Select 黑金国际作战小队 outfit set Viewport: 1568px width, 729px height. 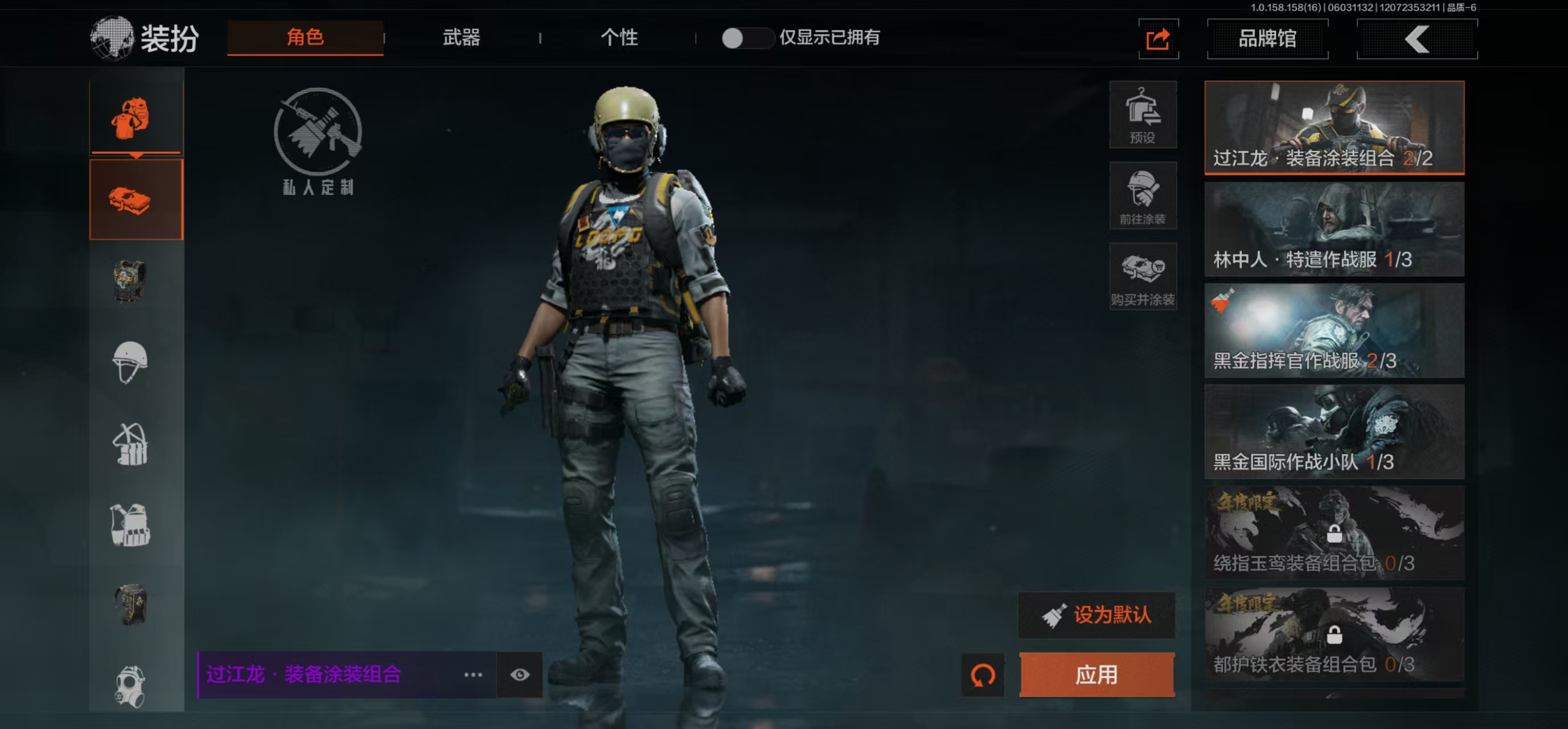click(1333, 431)
